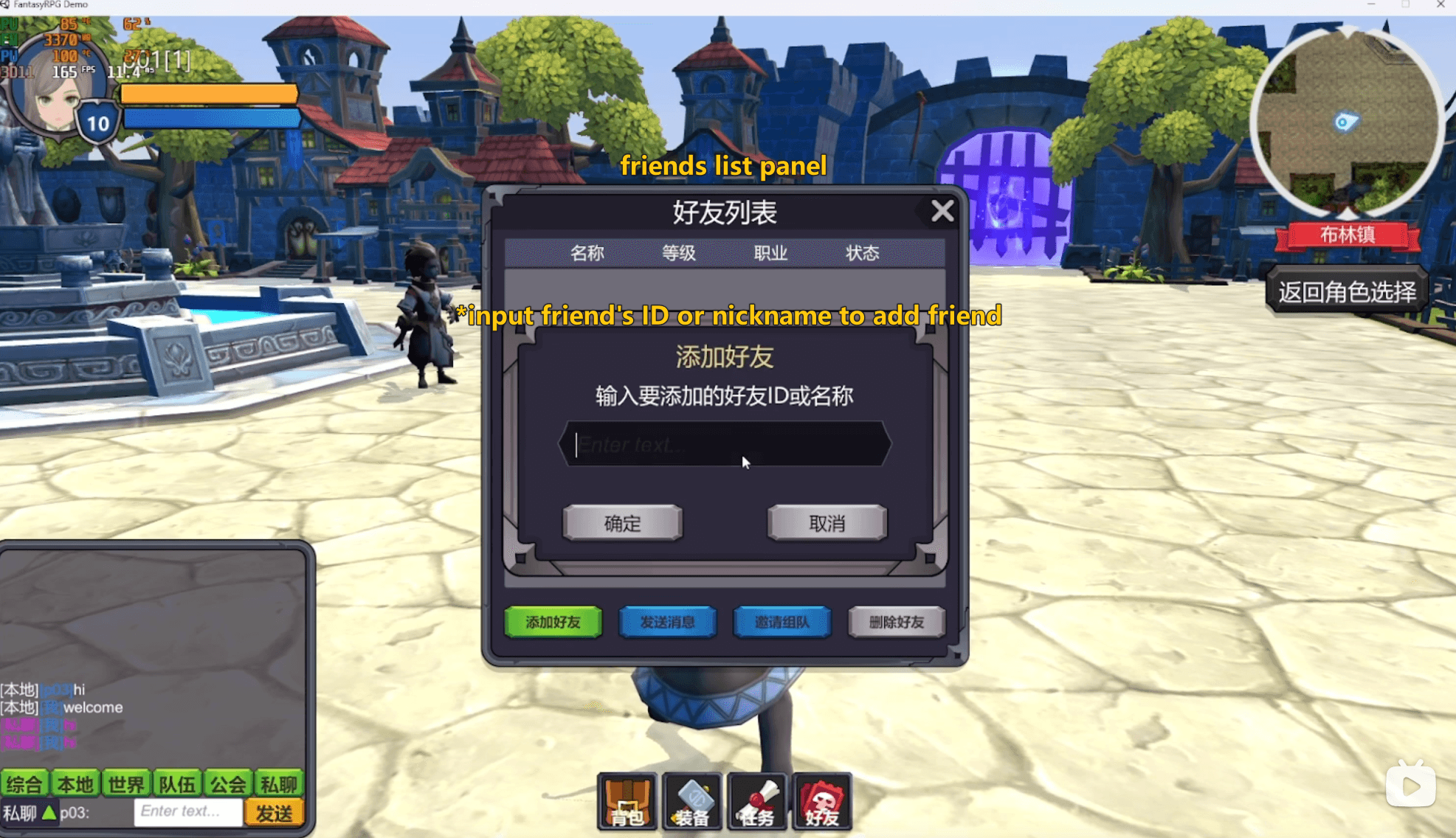Switch to the 世界 chat tab
Image resolution: width=1456 pixels, height=838 pixels.
click(125, 783)
